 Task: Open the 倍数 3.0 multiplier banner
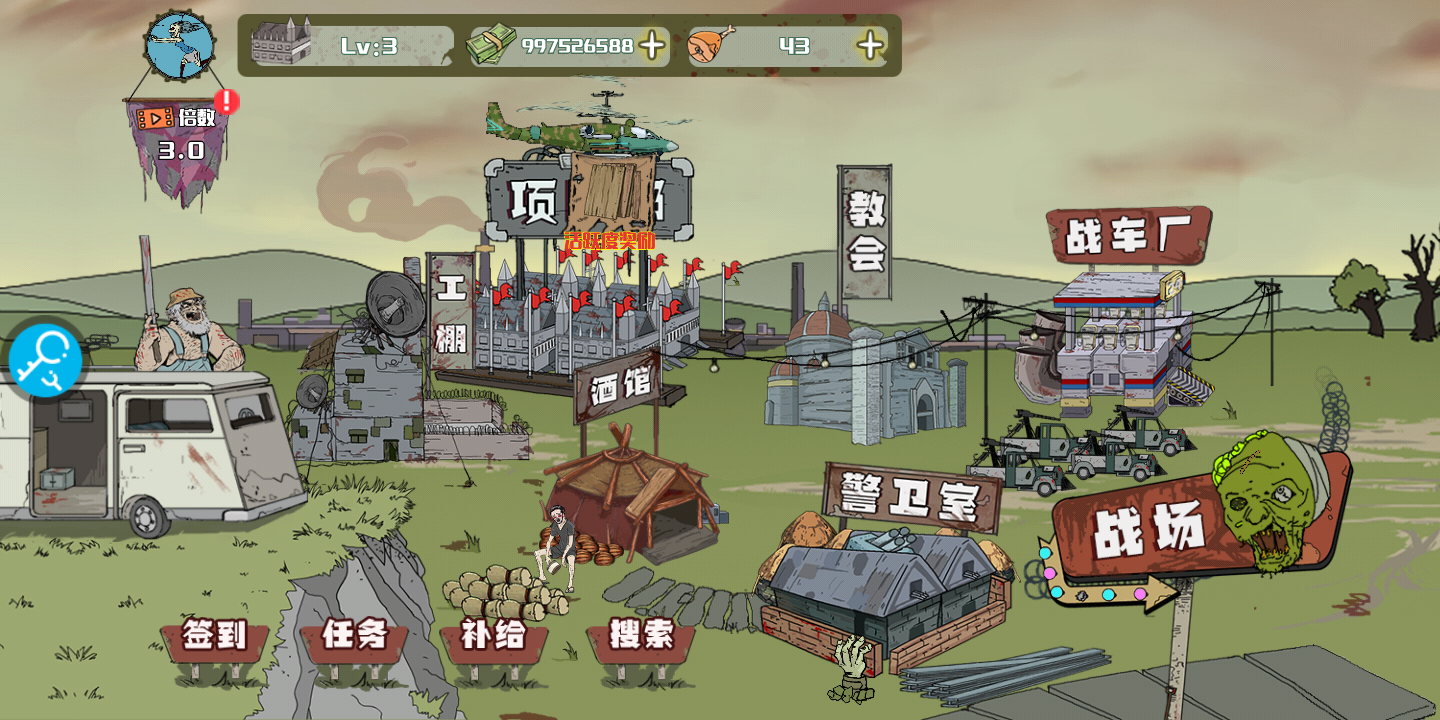(x=180, y=135)
